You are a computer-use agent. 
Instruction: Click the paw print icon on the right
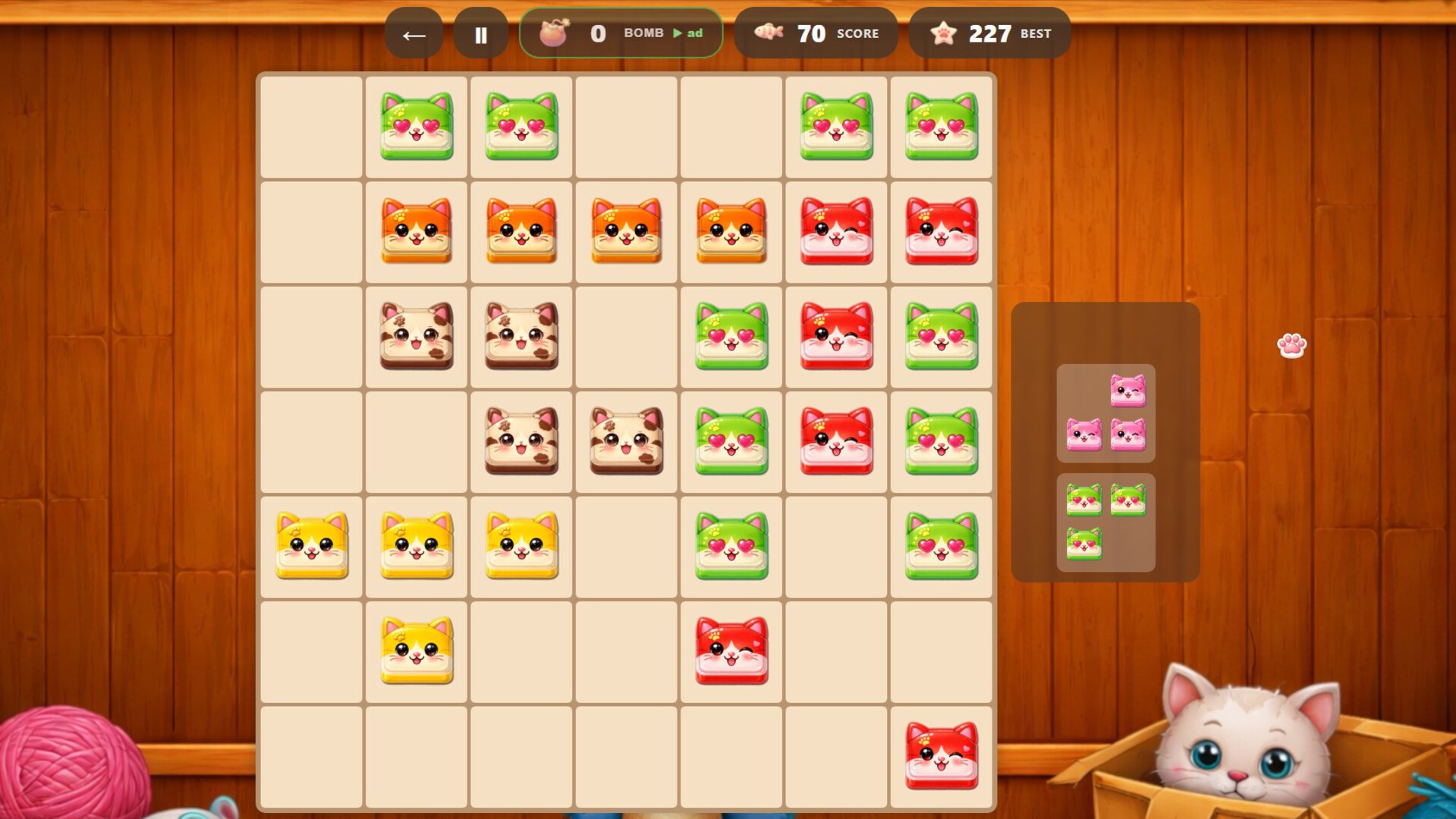(x=1293, y=345)
